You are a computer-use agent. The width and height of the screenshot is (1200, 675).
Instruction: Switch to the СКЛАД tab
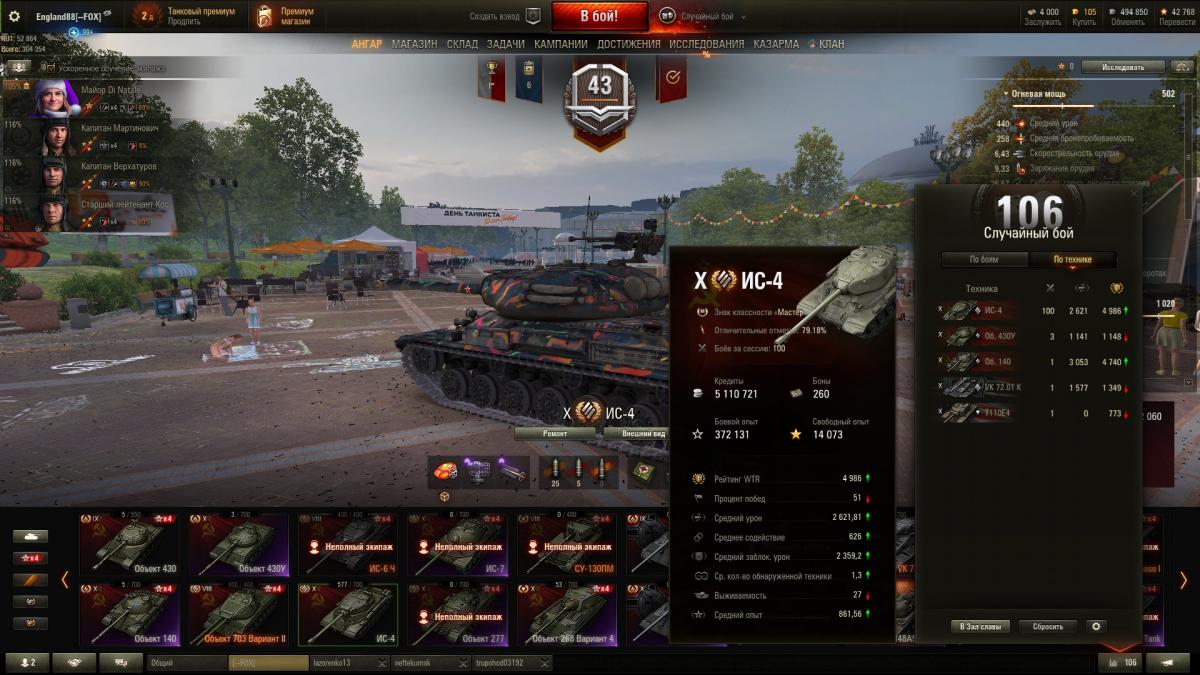[x=462, y=44]
